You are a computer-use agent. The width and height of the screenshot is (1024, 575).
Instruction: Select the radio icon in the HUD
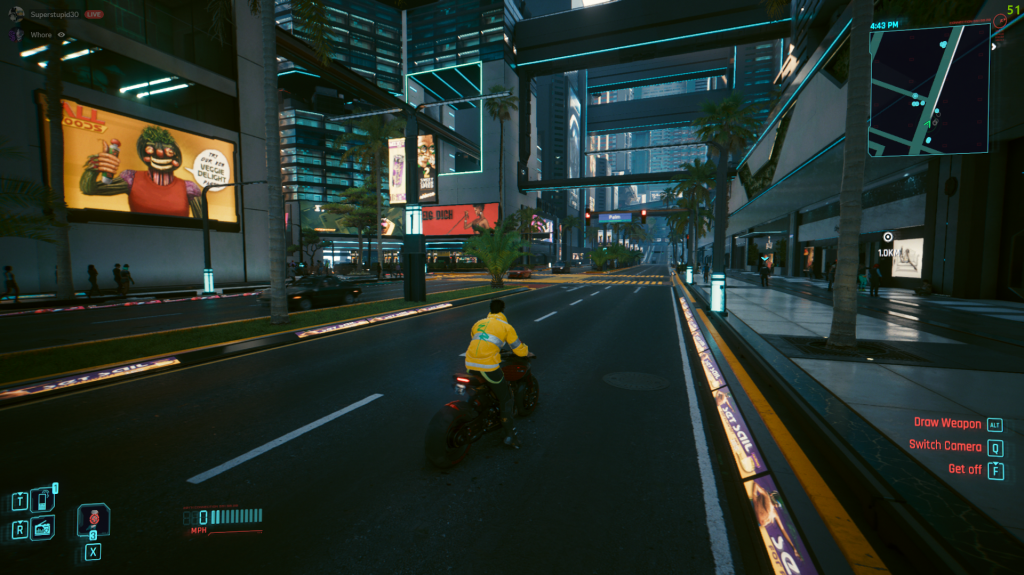(x=42, y=528)
